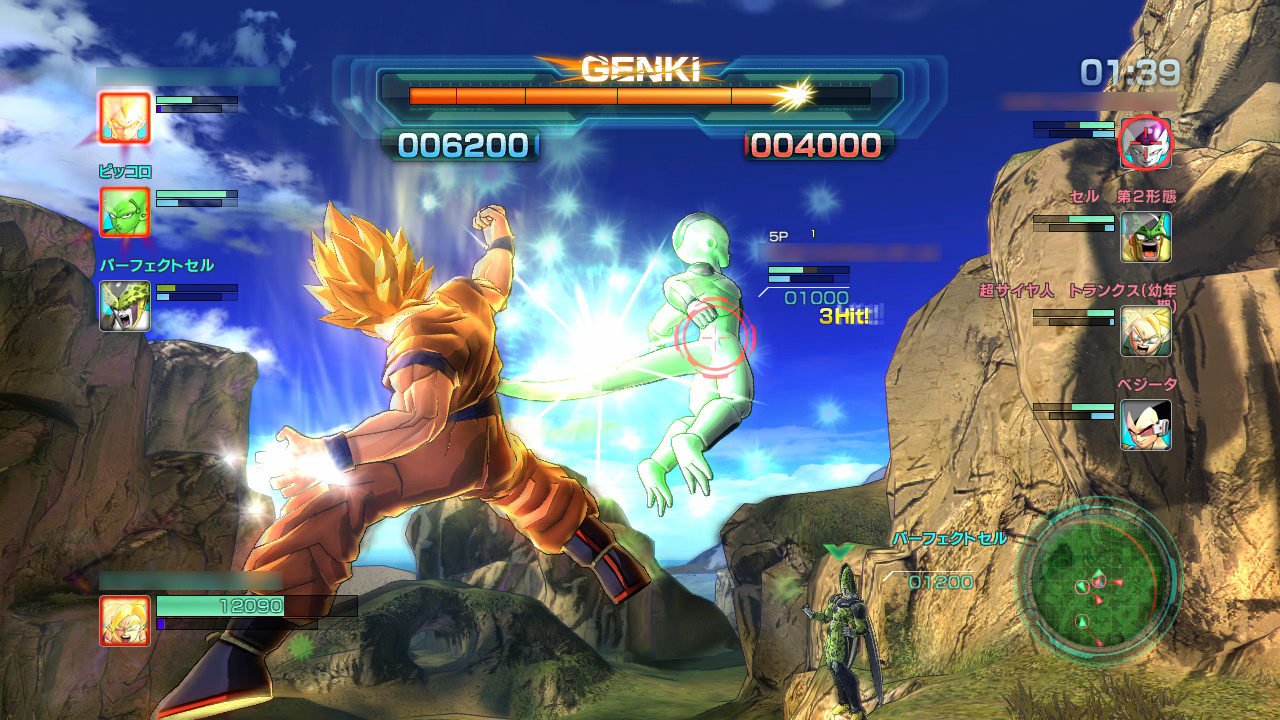The height and width of the screenshot is (720, 1280).
Task: Open the circular green radar minimap
Action: [x=1098, y=577]
